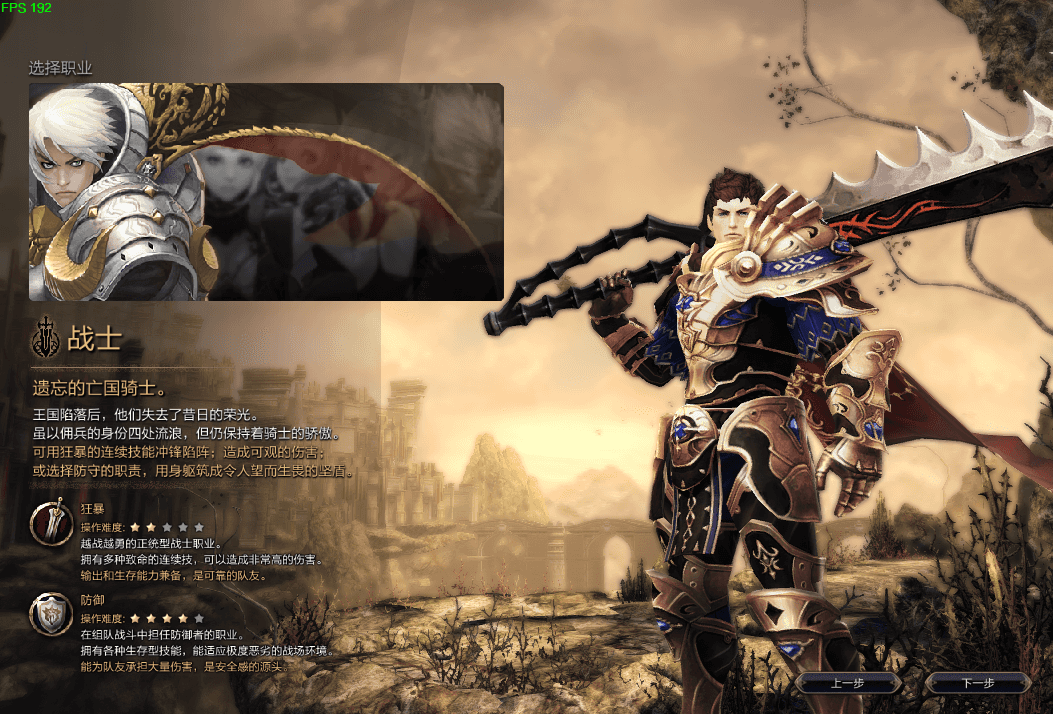Image resolution: width=1053 pixels, height=714 pixels.
Task: Choose the 防御 shield specialization icon
Action: tap(50, 615)
